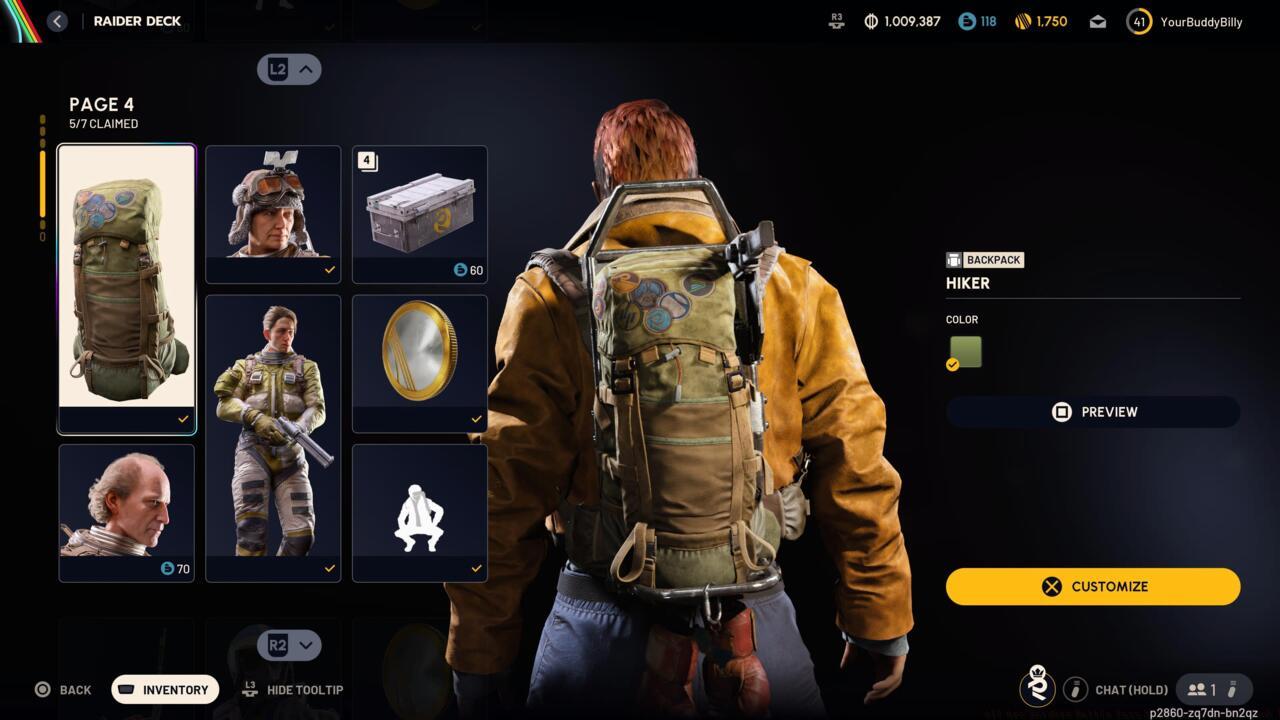1280x720 pixels.
Task: Click the player level 41 badge icon
Action: tap(1138, 20)
